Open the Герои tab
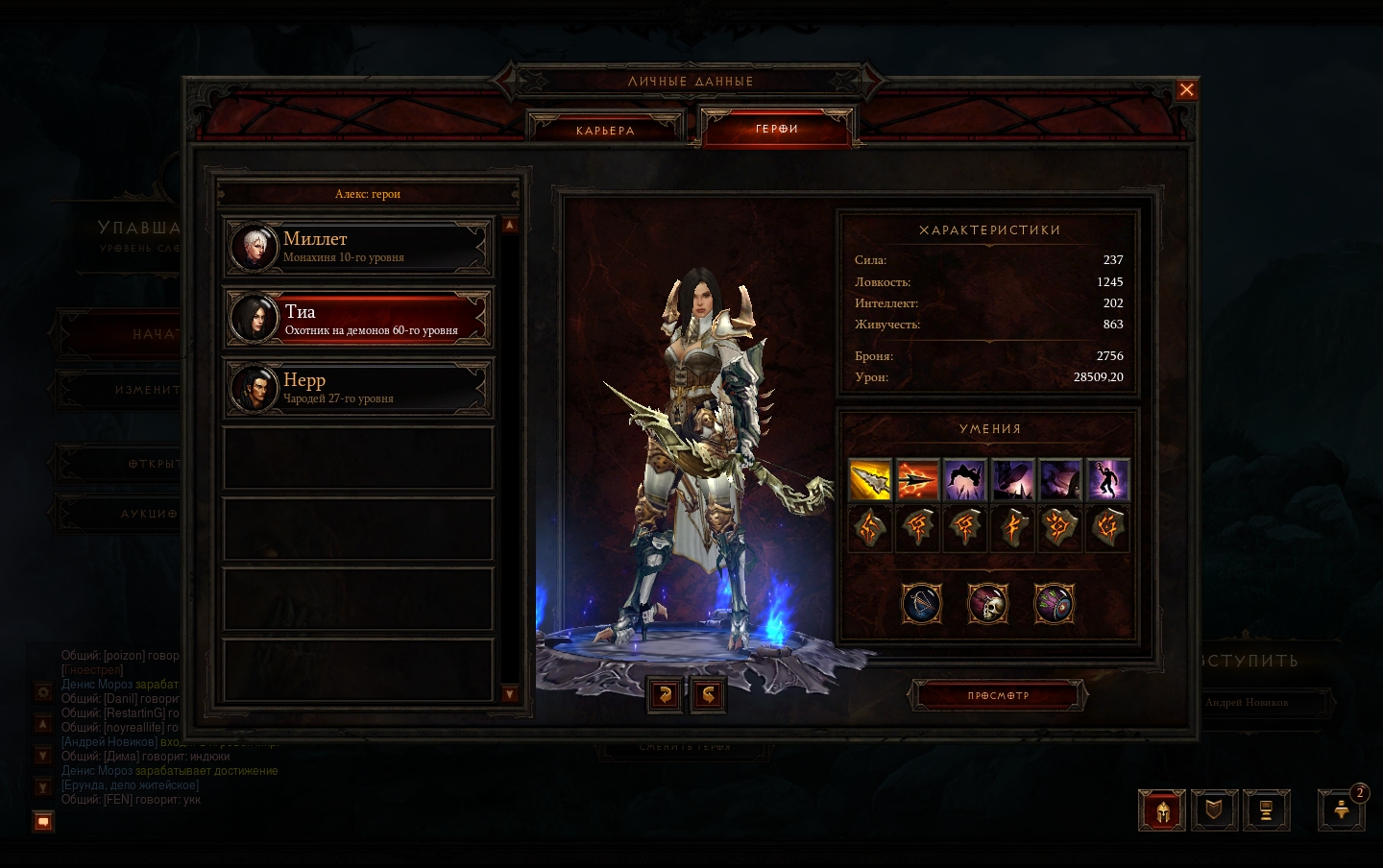1383x868 pixels. pyautogui.click(x=777, y=129)
